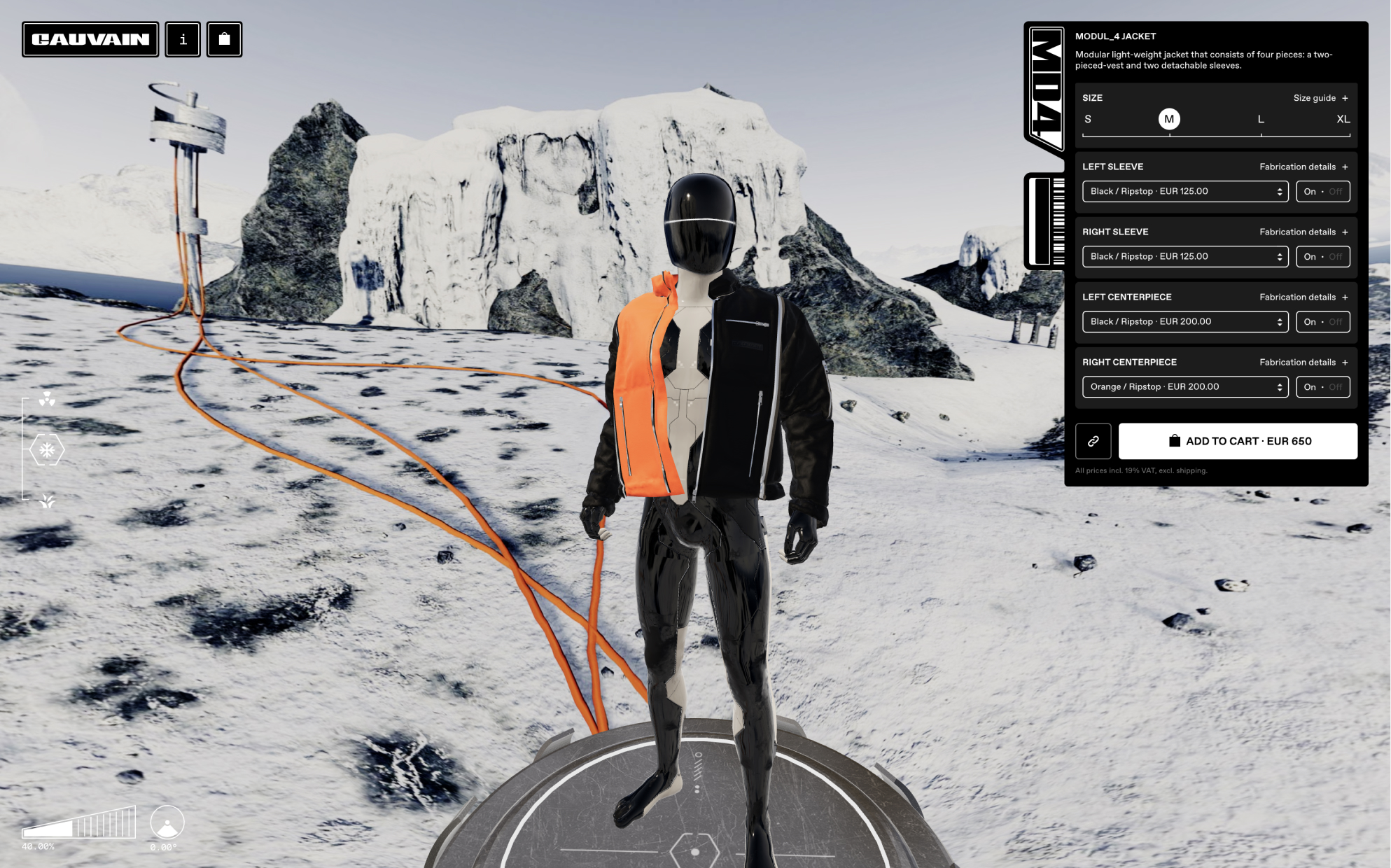Open the Right Sleeve fabric dropdown

(x=1184, y=256)
